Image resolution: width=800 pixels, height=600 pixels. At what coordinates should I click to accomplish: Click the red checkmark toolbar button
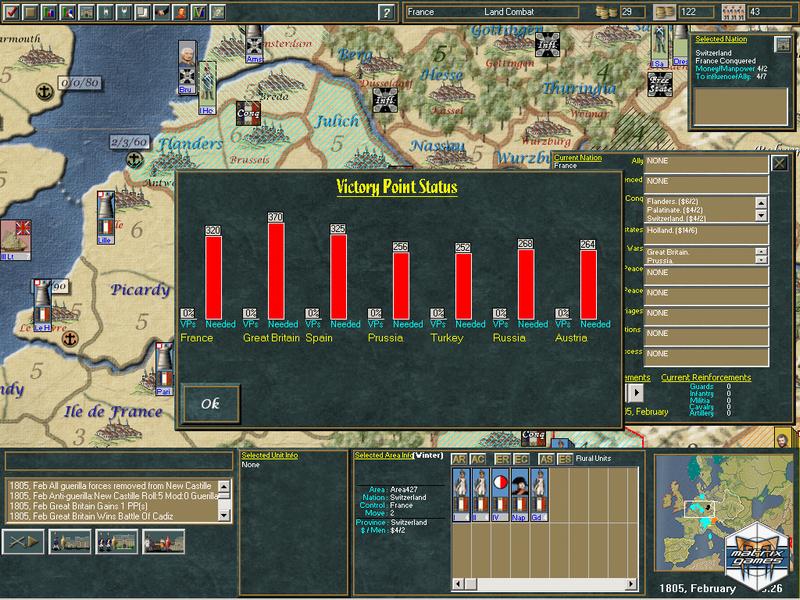(13, 12)
